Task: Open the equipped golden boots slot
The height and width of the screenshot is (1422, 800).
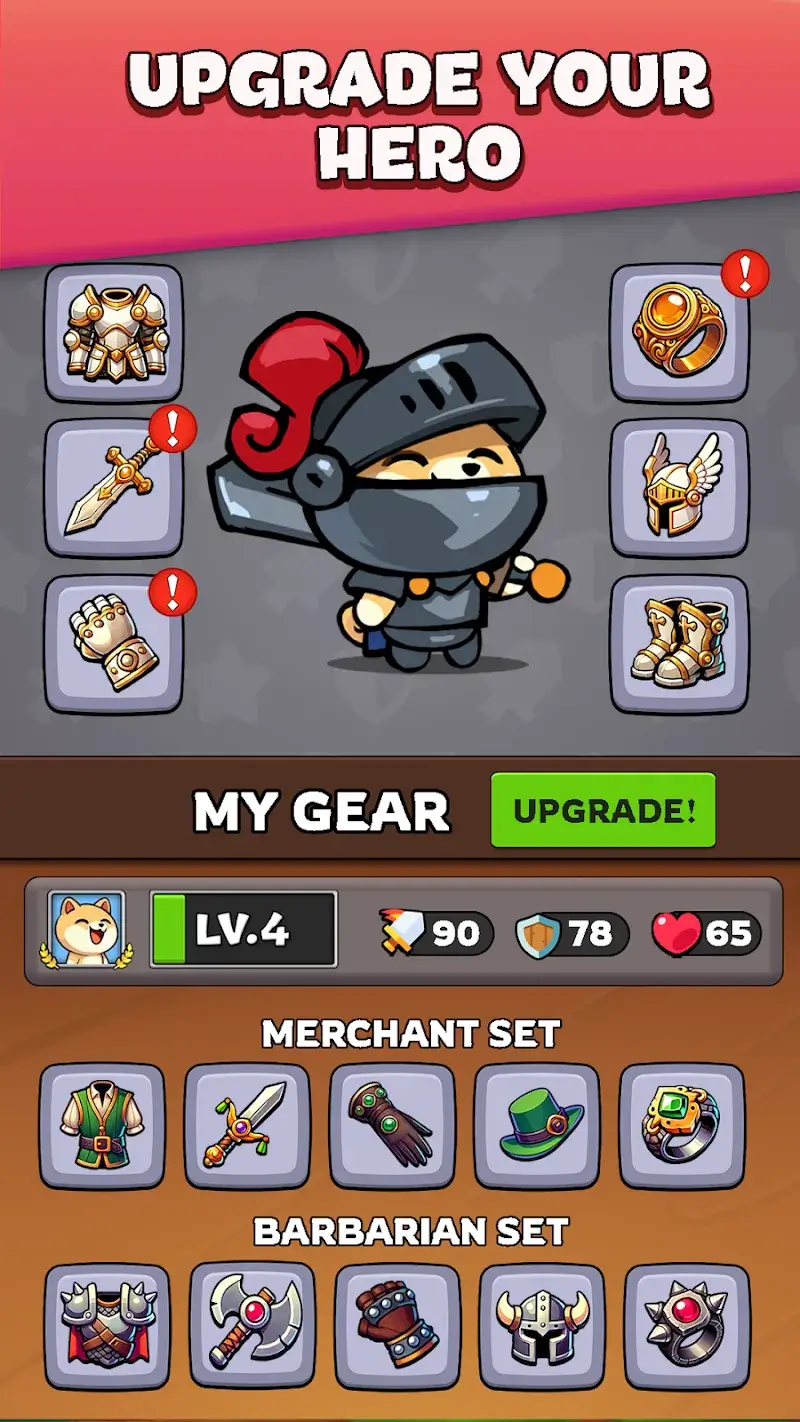Action: pyautogui.click(x=679, y=643)
